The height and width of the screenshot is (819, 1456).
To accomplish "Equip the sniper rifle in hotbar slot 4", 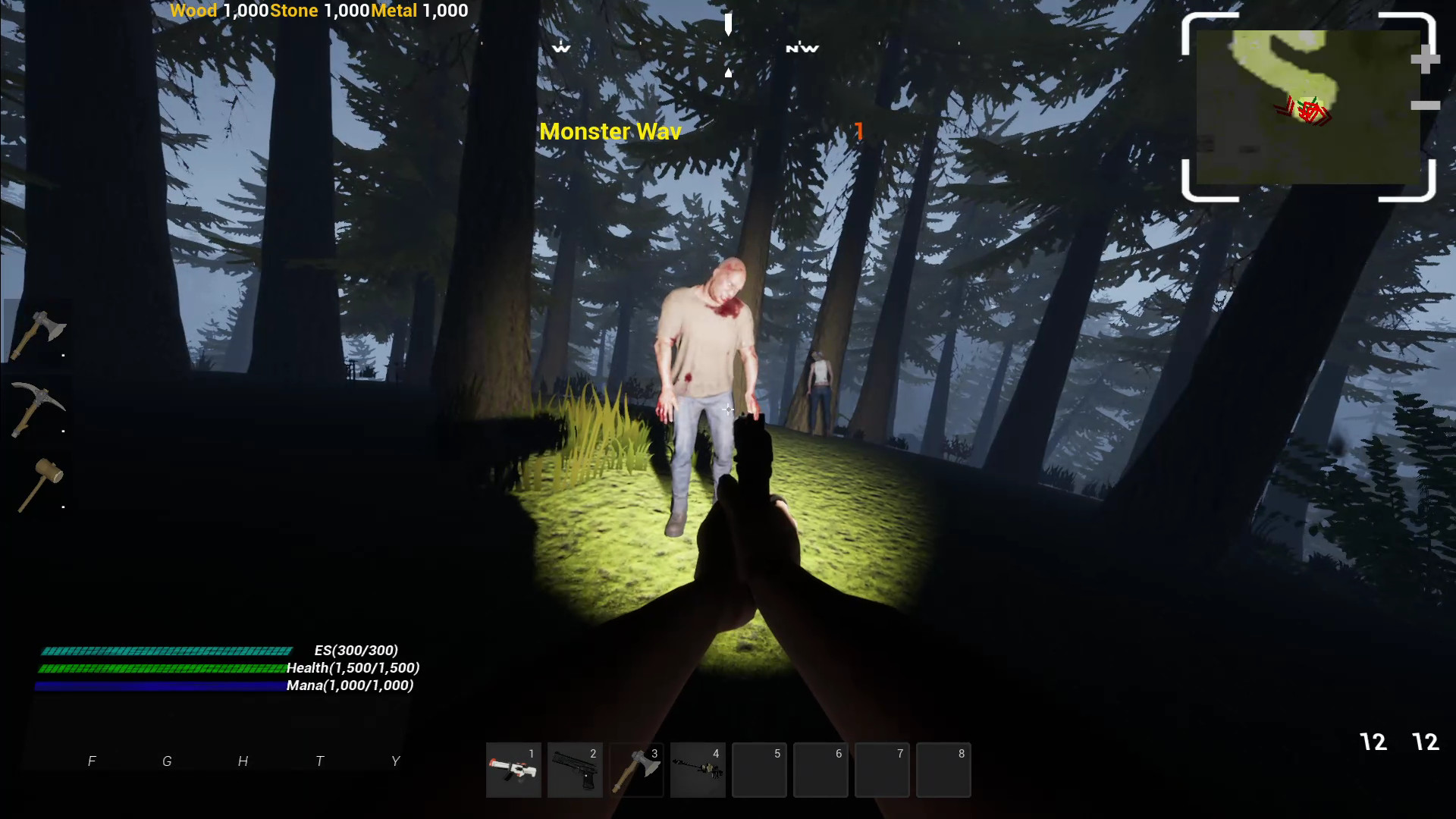I will click(x=698, y=770).
